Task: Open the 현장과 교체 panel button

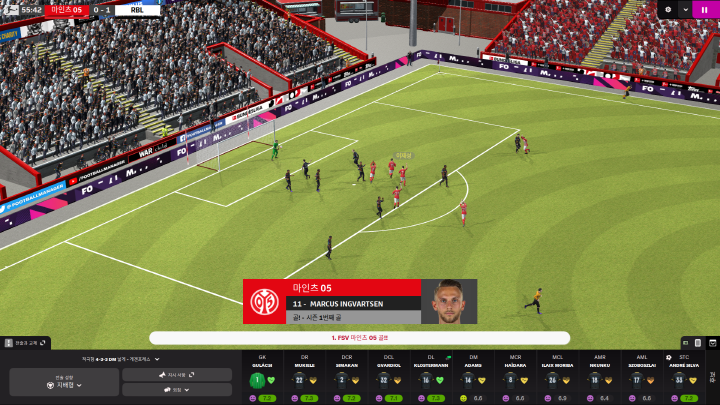Action: [26, 343]
